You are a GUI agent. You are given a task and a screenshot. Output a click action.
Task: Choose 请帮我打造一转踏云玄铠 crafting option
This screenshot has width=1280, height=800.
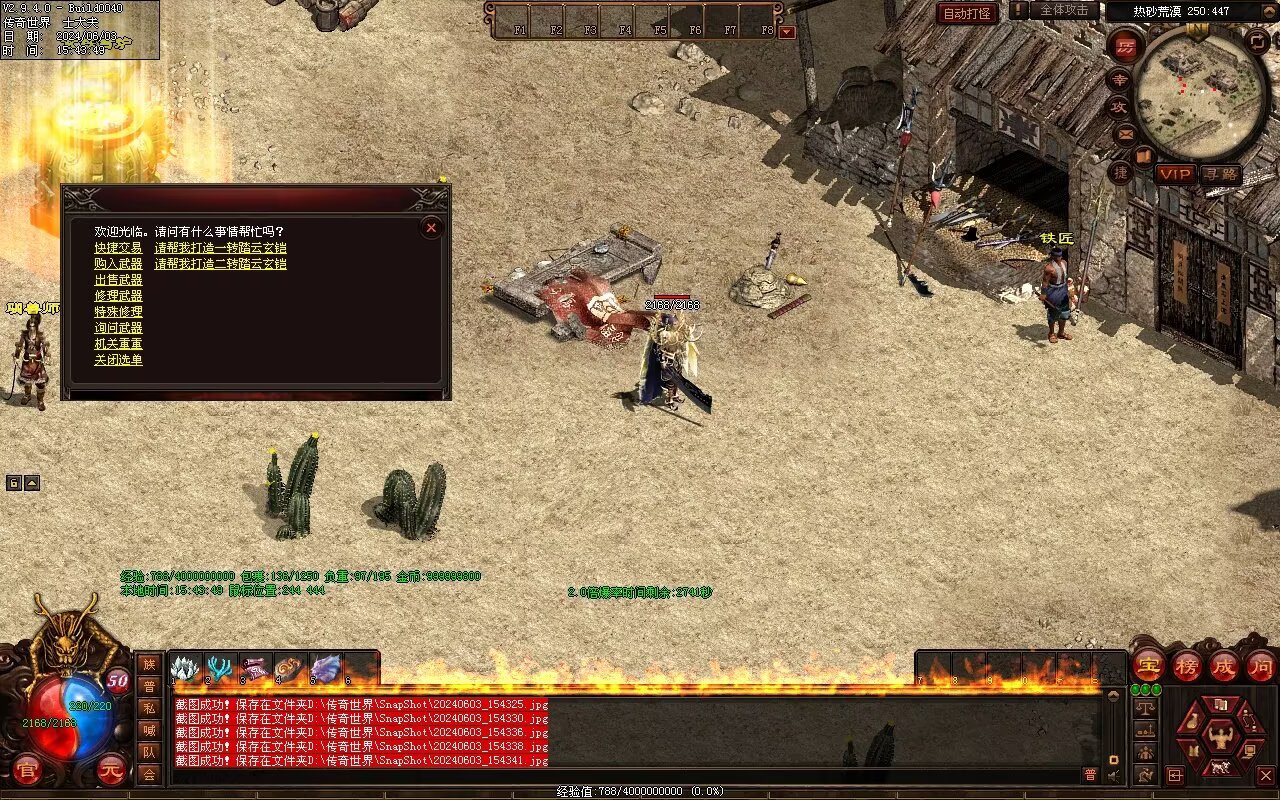point(220,248)
